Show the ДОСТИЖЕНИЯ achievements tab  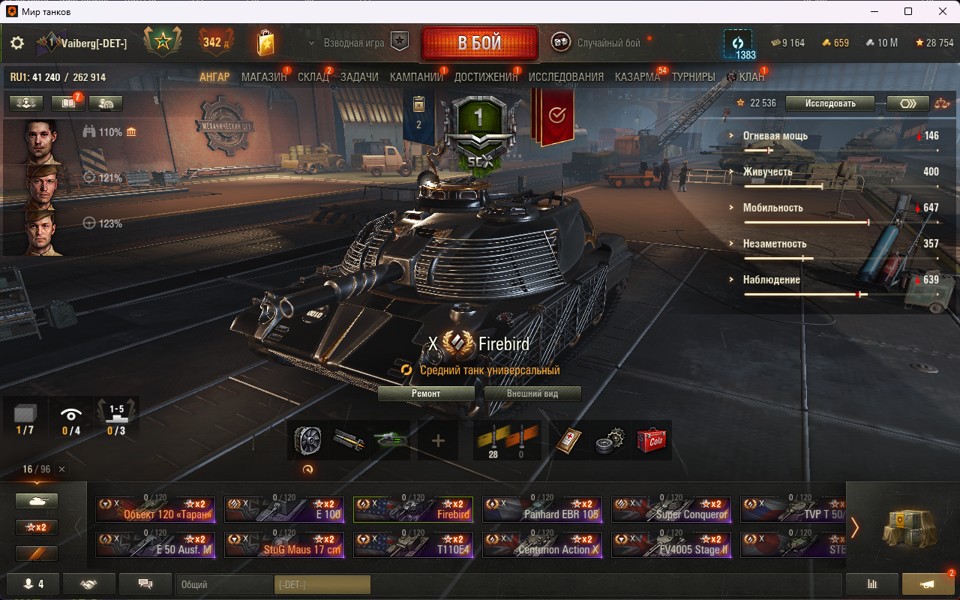[486, 77]
